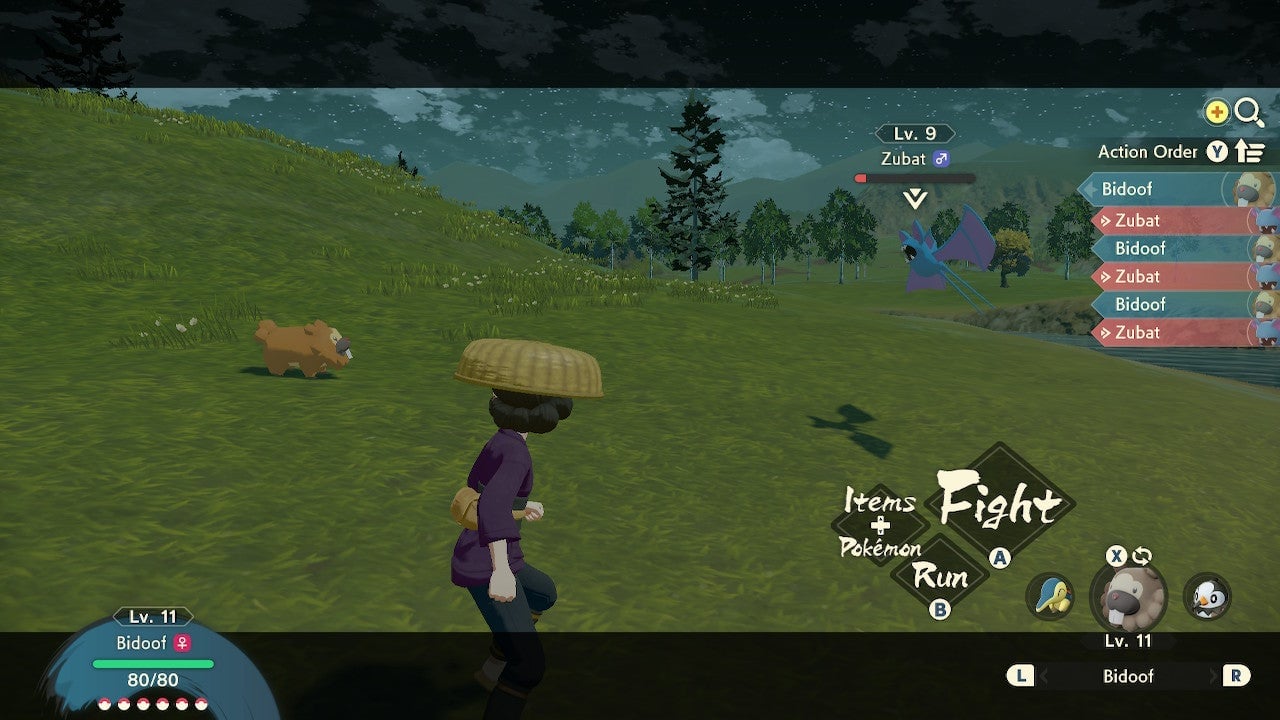Image resolution: width=1280 pixels, height=720 pixels.
Task: Open the zoom/search magnifier icon
Action: point(1249,112)
